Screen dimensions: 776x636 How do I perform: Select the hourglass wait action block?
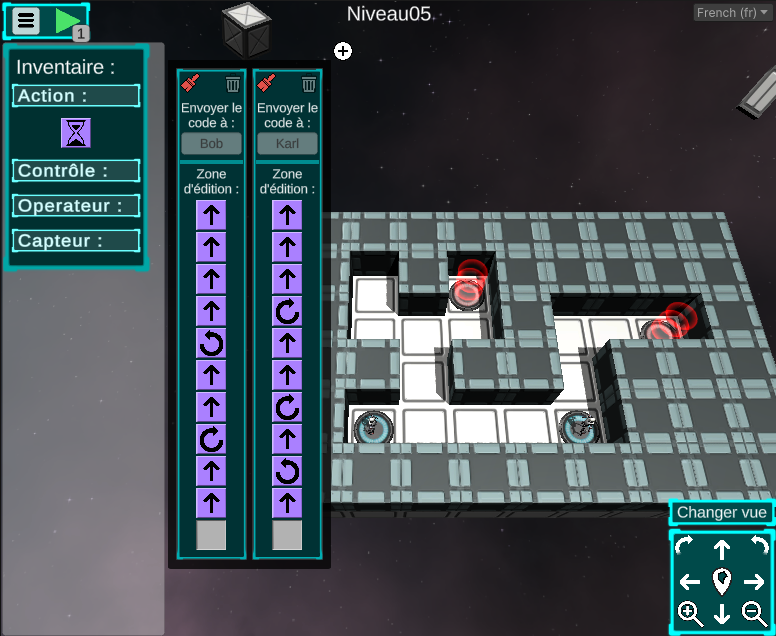pyautogui.click(x=75, y=132)
